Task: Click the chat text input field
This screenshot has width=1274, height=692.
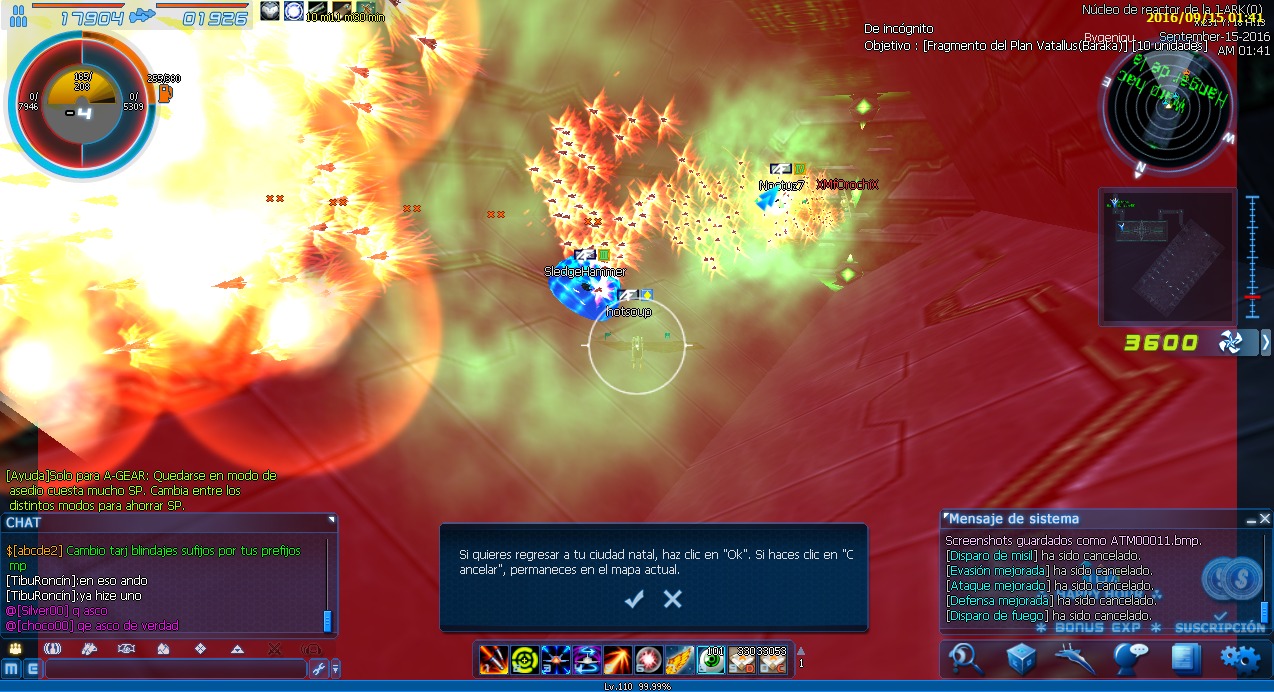Action: pos(175,668)
